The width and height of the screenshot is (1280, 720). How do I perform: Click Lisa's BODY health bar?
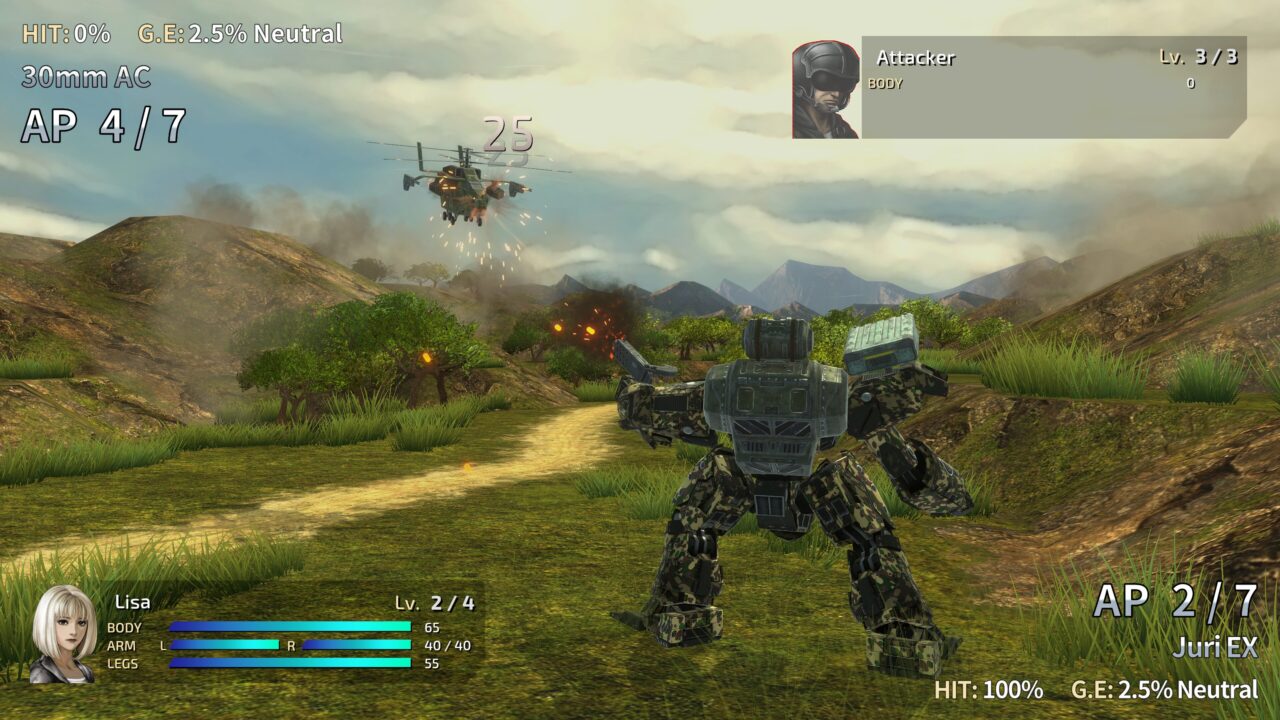pos(290,628)
